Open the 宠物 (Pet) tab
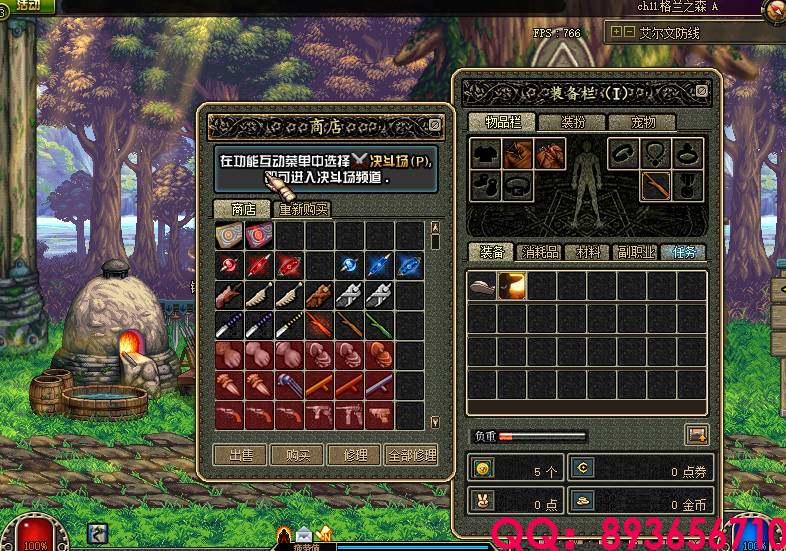Screen dimensions: 786x551 (x=643, y=122)
